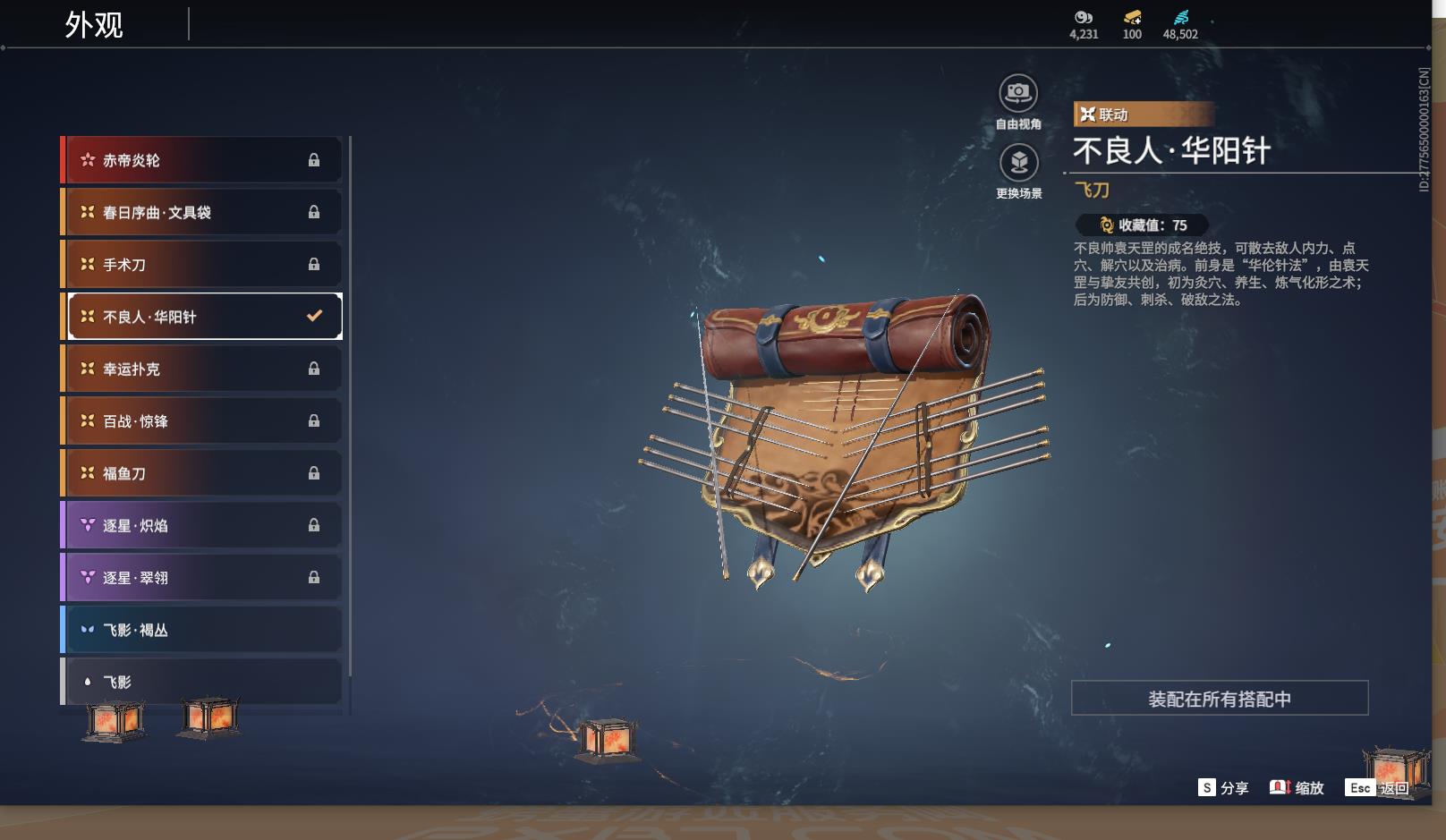Choose the 逐星·炽焰 skin
This screenshot has height=840, width=1446.
click(x=203, y=525)
